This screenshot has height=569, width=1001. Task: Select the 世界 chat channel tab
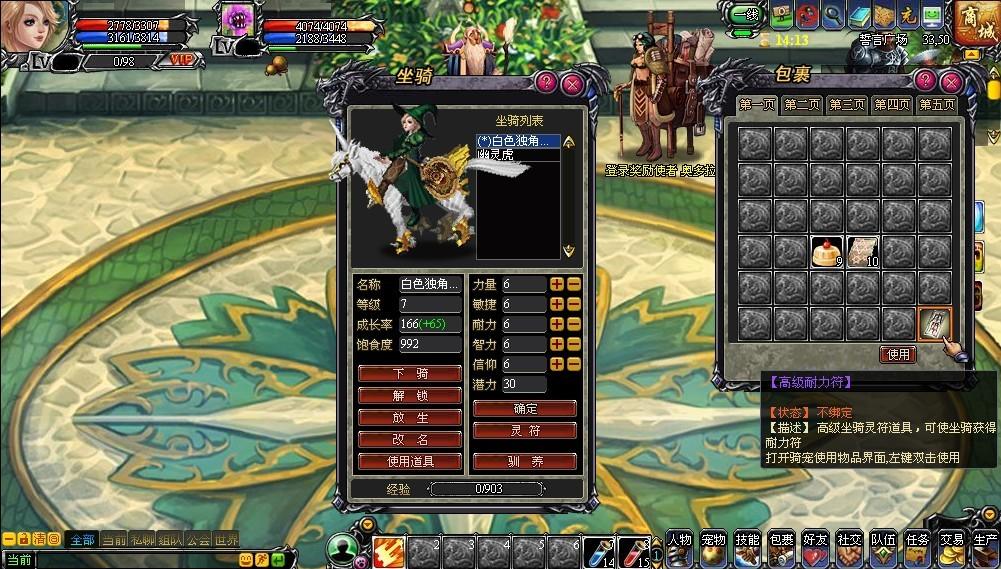226,540
